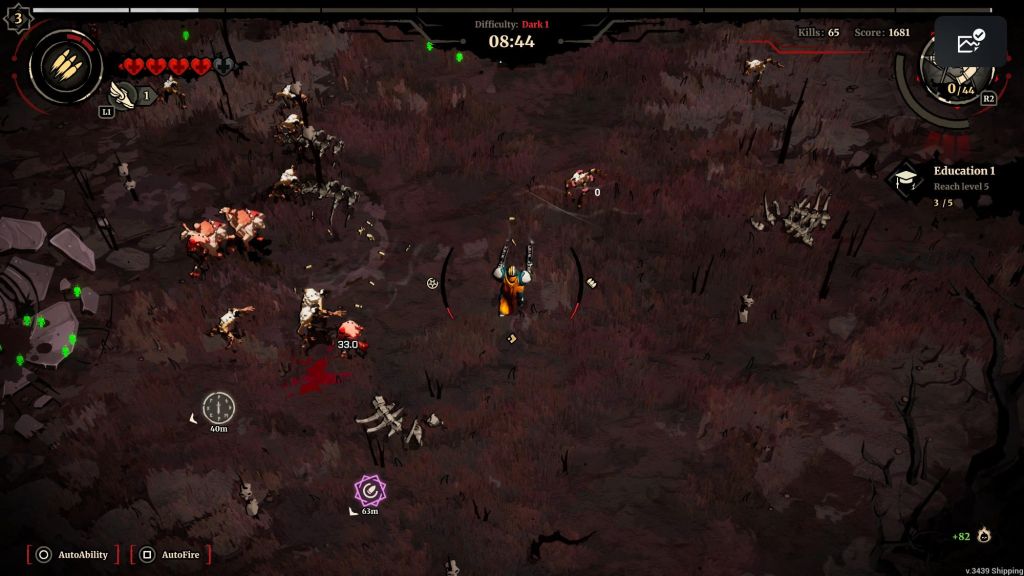Open the Education 1 objective tracker
The width and height of the screenshot is (1024, 576).
click(x=943, y=183)
